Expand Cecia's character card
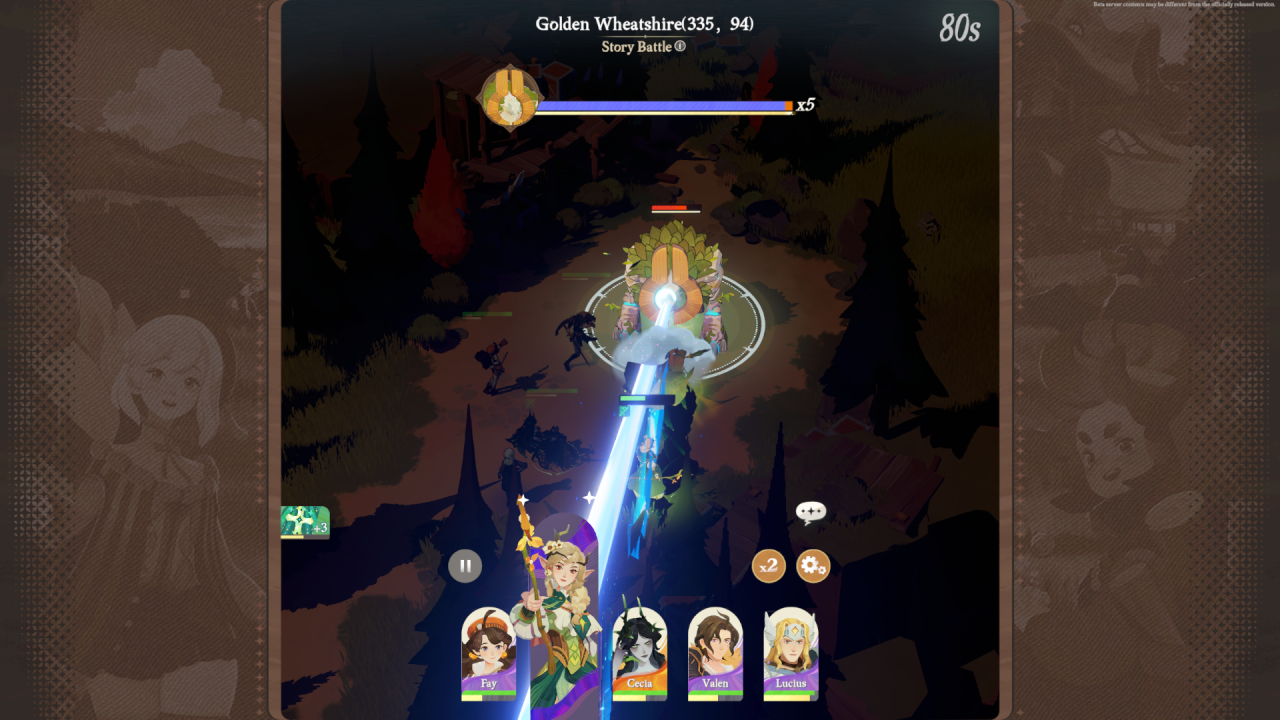Image resolution: width=1280 pixels, height=720 pixels. [639, 655]
